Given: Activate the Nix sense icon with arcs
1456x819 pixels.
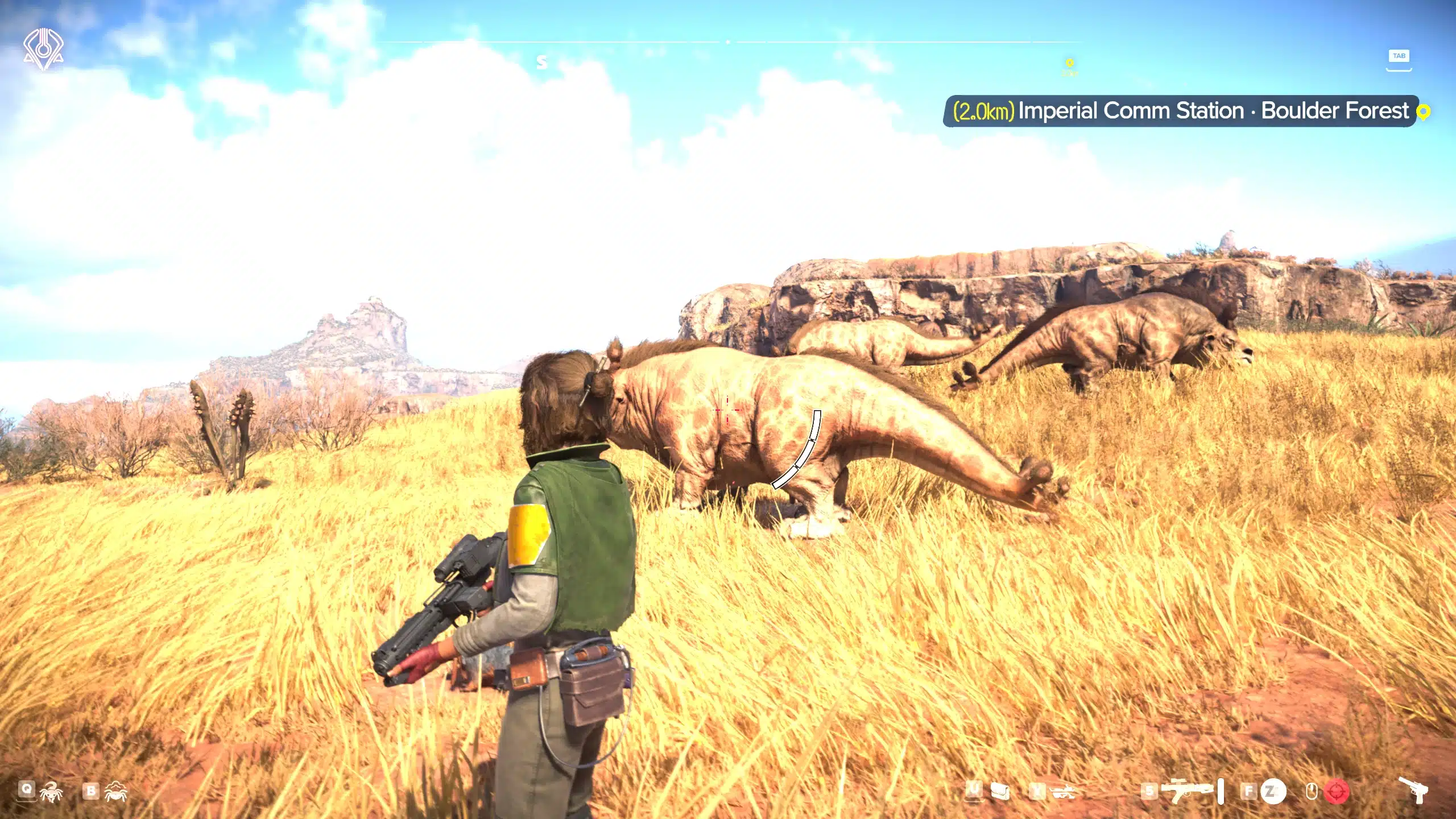Looking at the screenshot, I should click(115, 791).
